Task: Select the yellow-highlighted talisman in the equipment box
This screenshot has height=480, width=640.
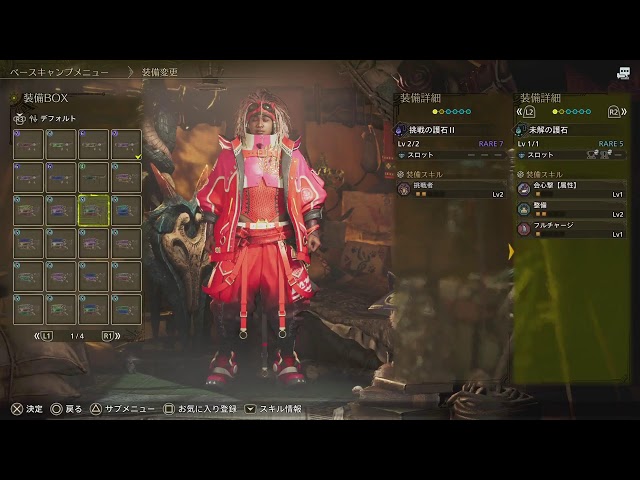Action: 93,210
